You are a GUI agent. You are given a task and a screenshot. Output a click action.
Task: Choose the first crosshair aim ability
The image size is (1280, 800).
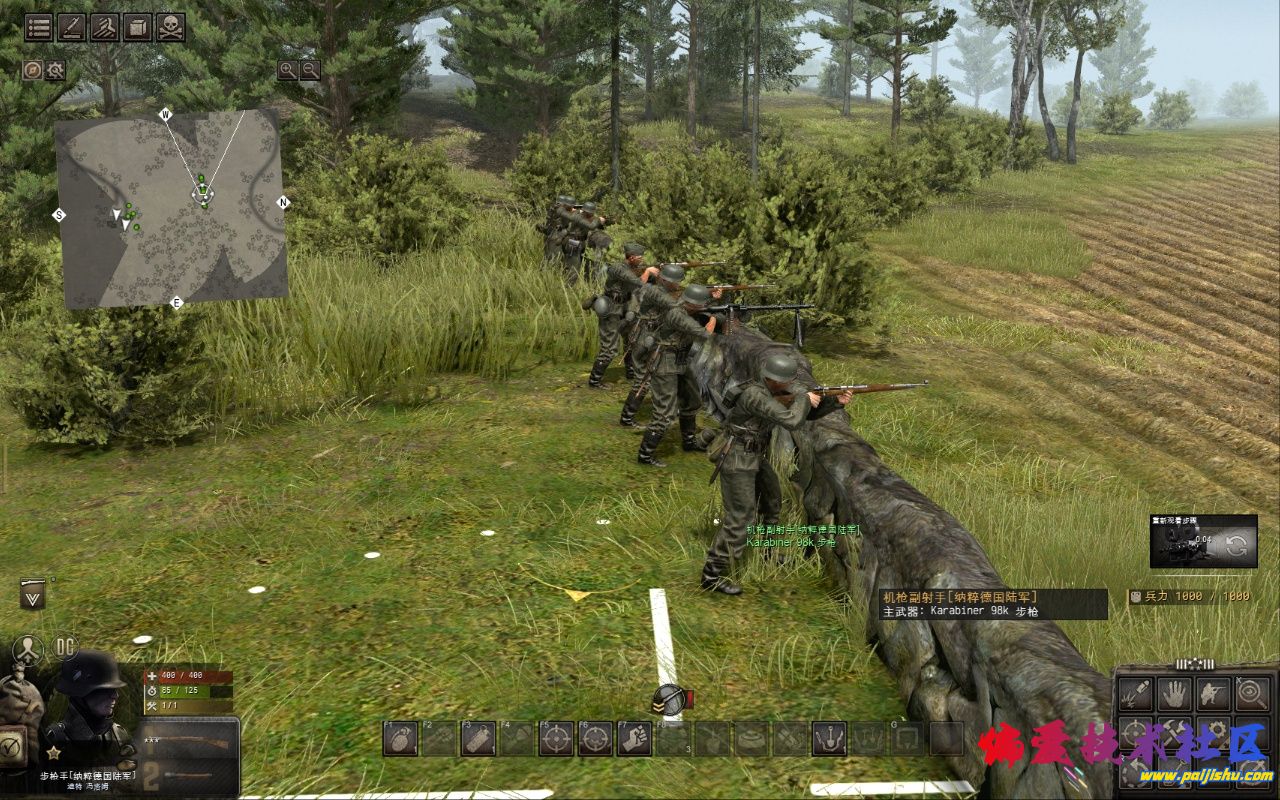556,738
